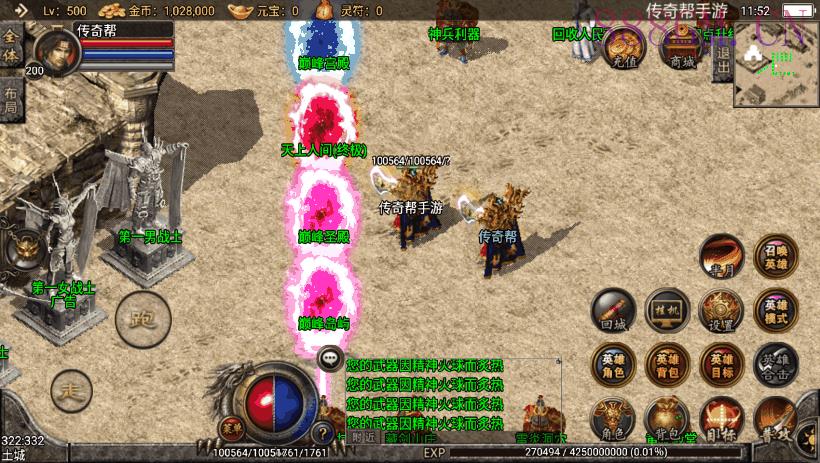Toggle the 跑 run movement button
This screenshot has width=820, height=463.
click(x=137, y=320)
